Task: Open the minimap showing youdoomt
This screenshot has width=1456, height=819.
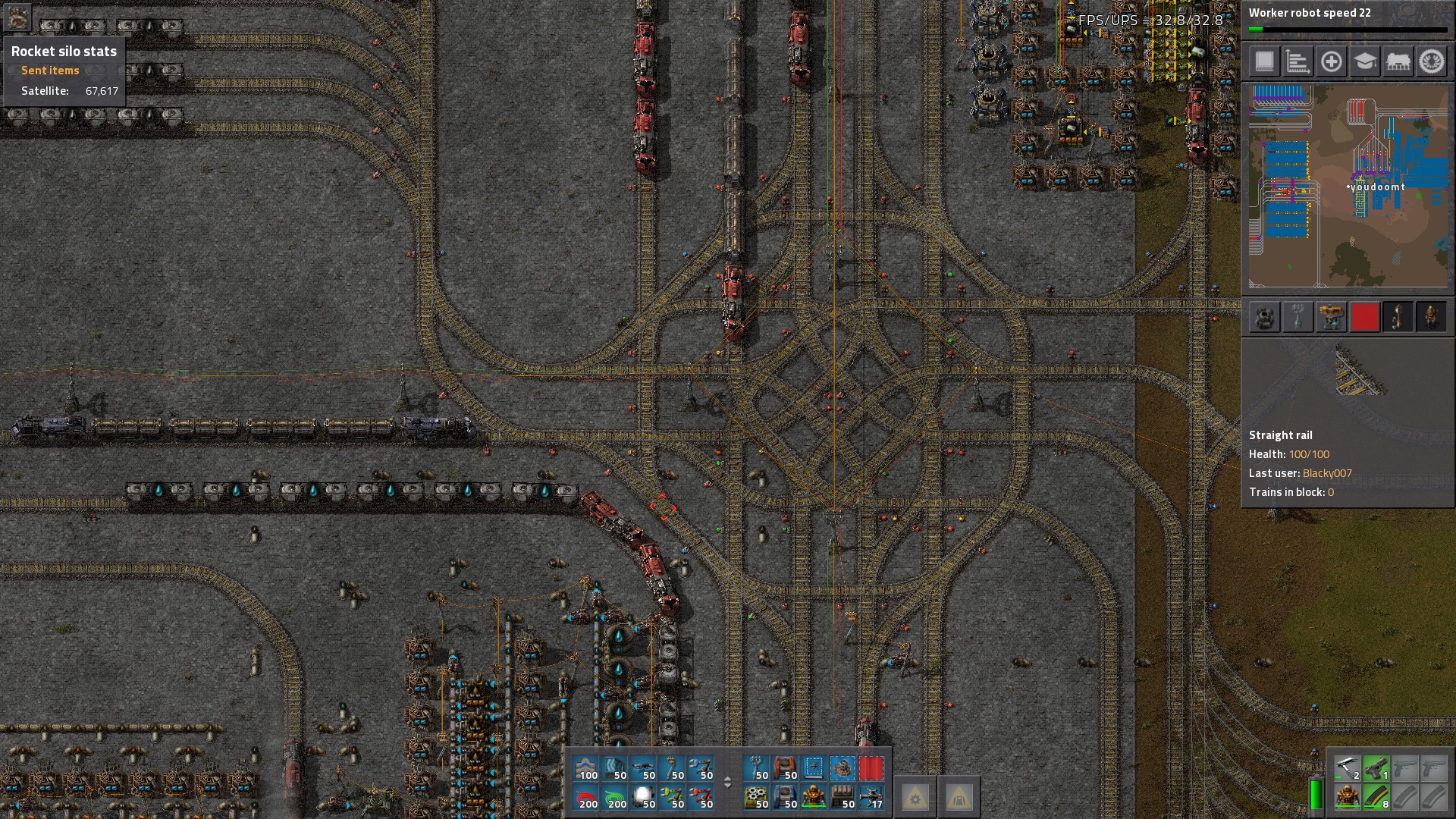Action: click(x=1348, y=186)
